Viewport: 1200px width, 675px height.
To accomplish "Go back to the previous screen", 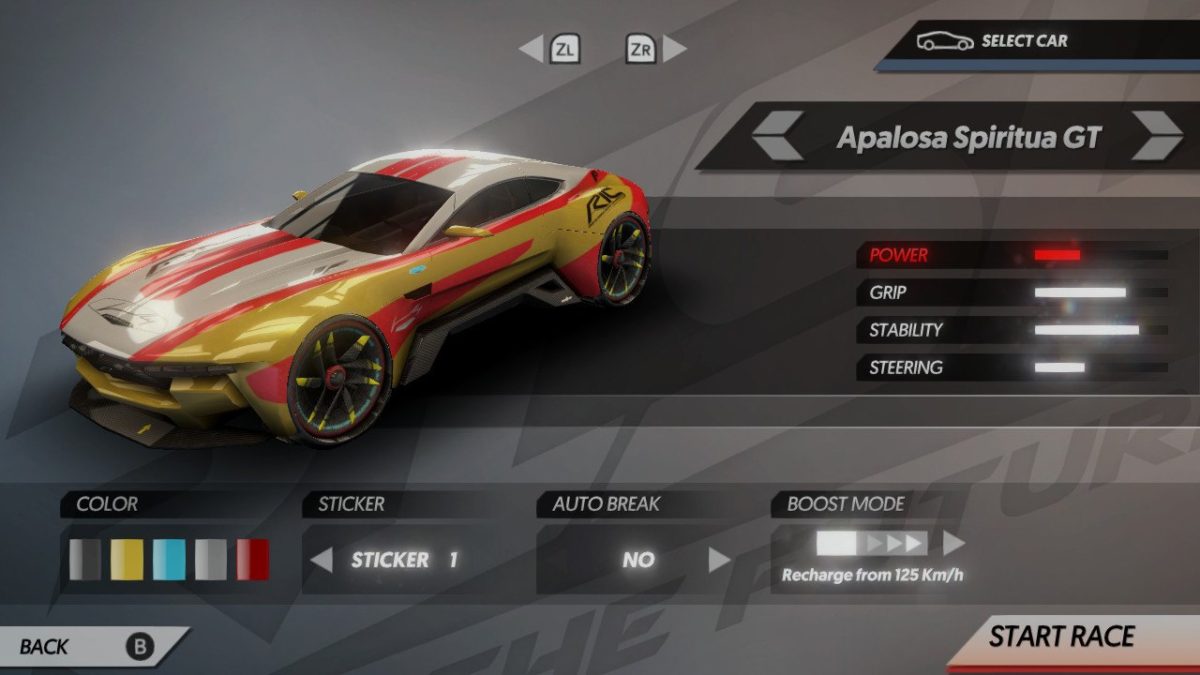I will tap(90, 647).
